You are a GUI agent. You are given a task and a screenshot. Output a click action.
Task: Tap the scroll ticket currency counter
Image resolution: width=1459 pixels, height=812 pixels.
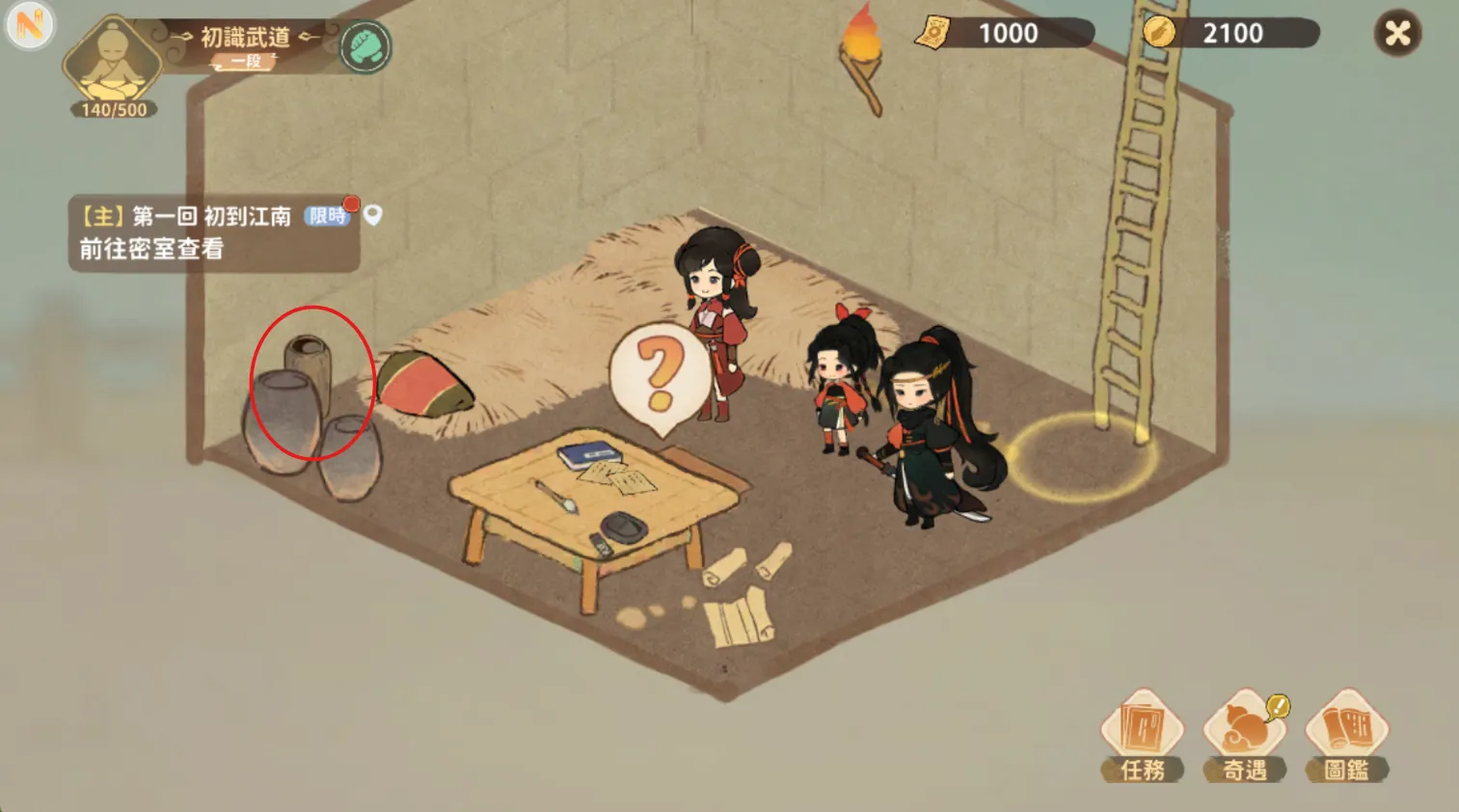pyautogui.click(x=1005, y=34)
